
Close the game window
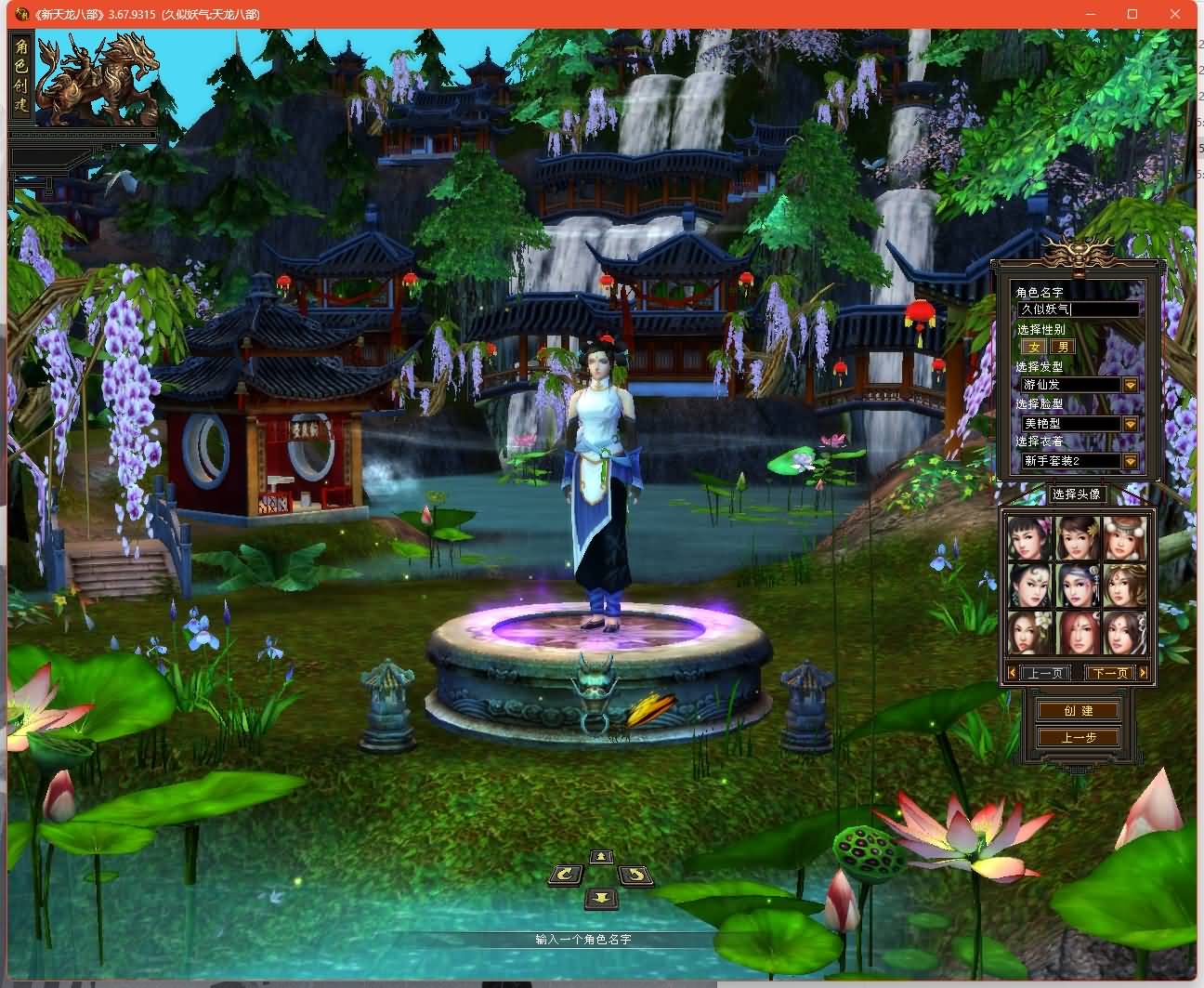point(1175,14)
